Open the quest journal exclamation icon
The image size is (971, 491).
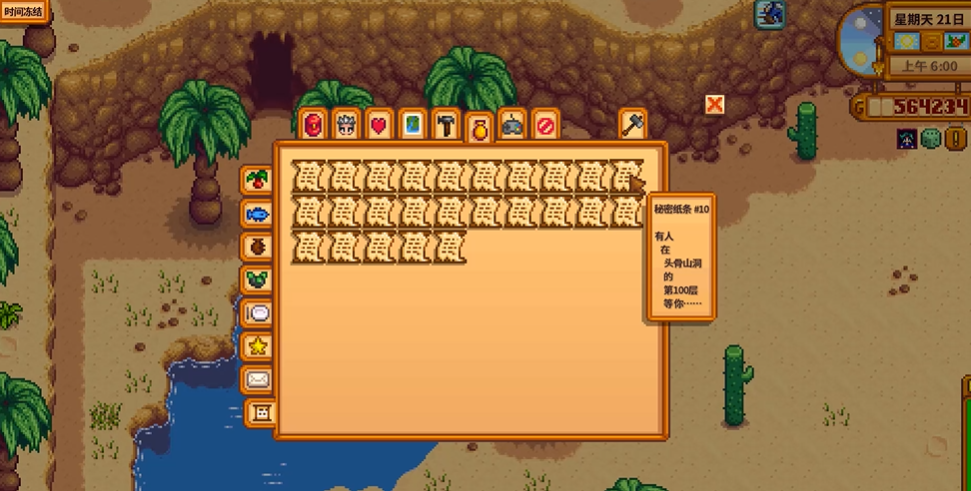point(770,14)
